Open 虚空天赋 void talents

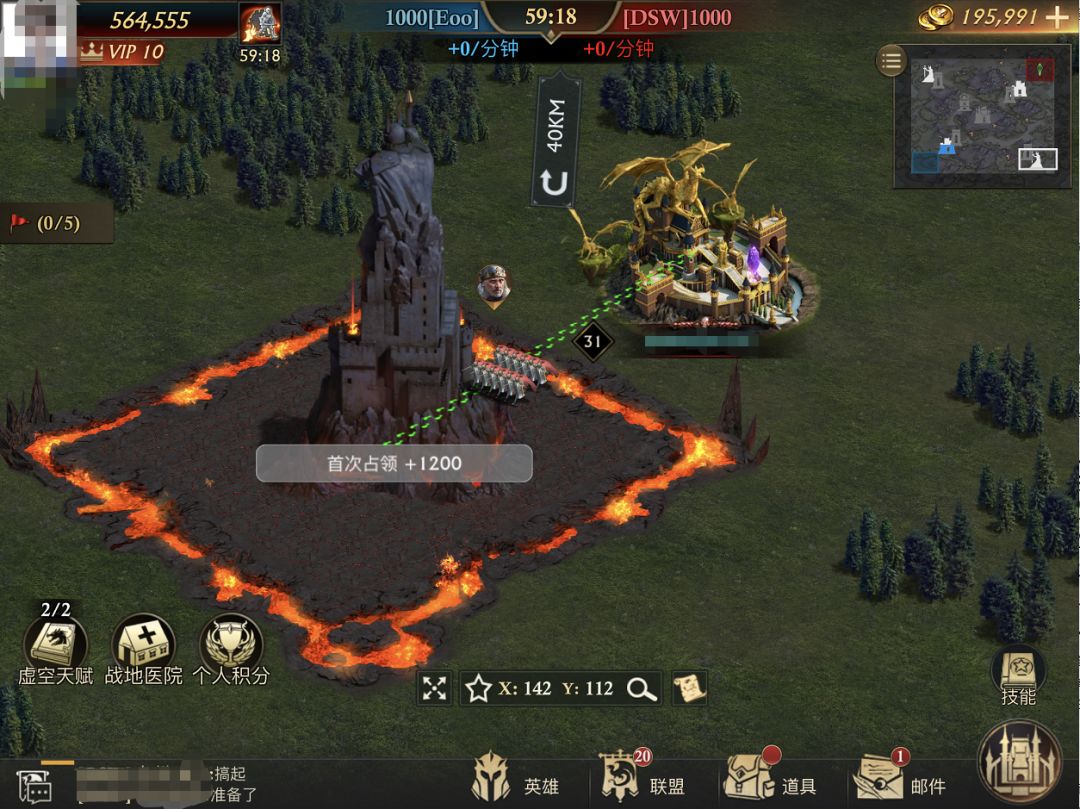(x=56, y=643)
